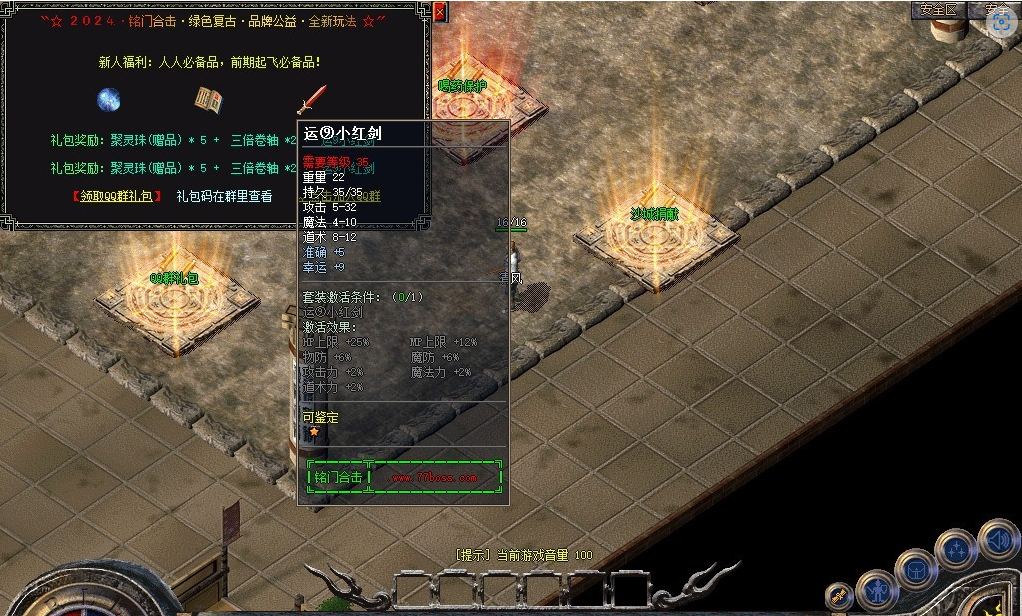
Task: Select the blue spirit orb reward icon
Action: point(109,100)
